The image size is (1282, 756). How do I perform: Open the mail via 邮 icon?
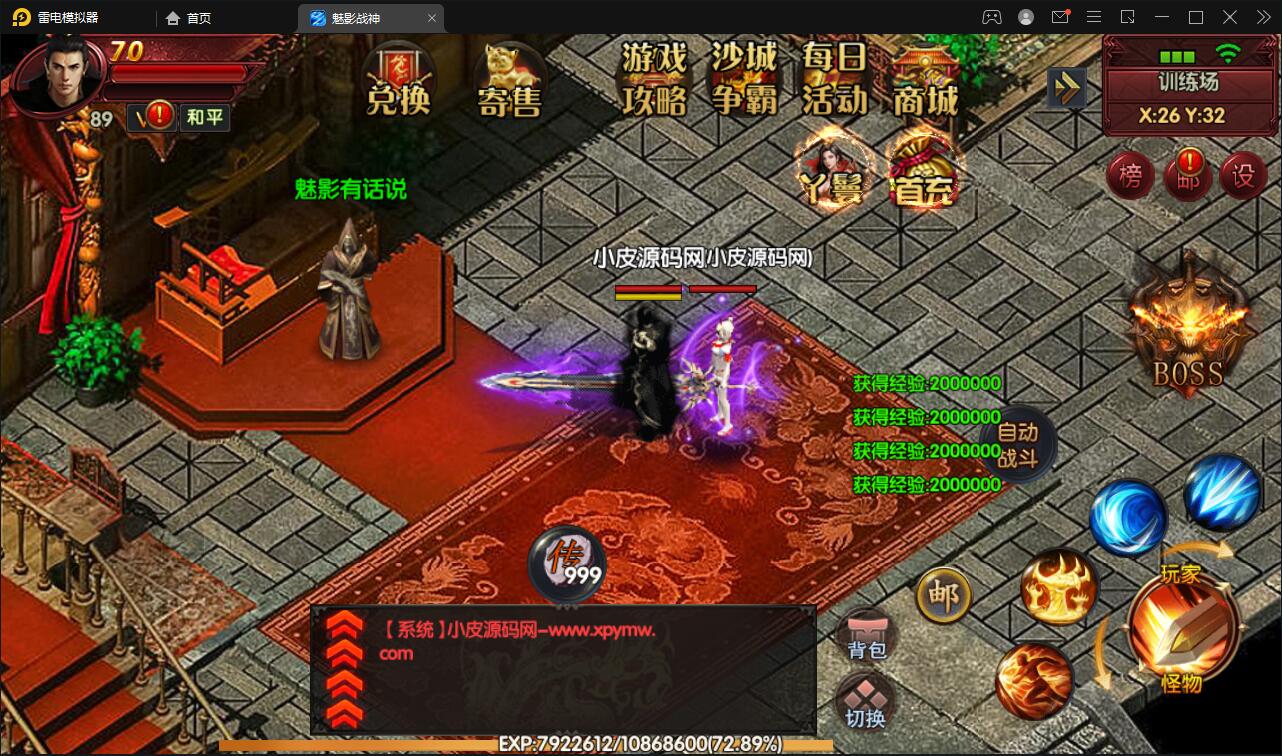941,594
